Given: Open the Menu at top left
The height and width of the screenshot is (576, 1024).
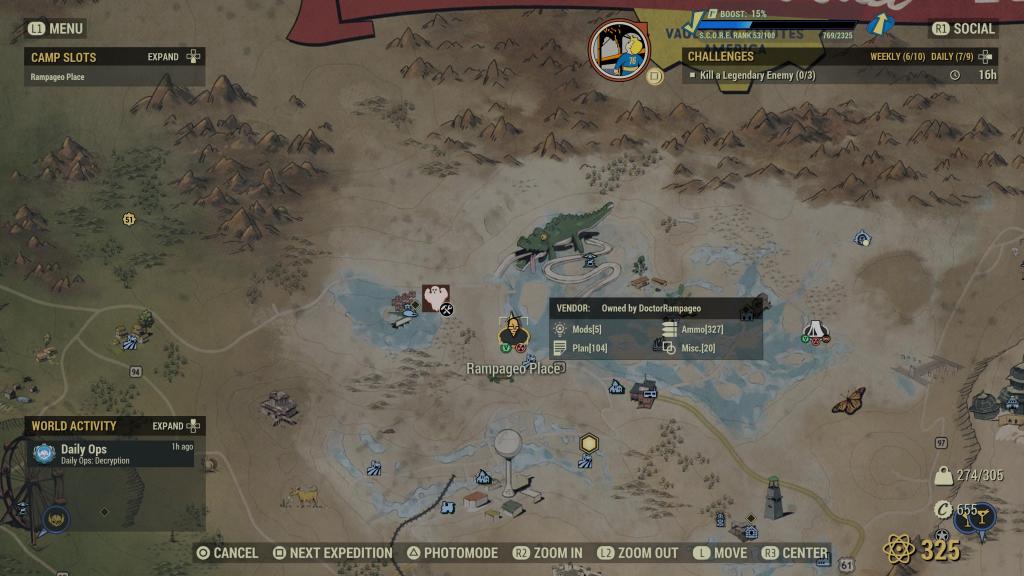Looking at the screenshot, I should click(x=56, y=29).
